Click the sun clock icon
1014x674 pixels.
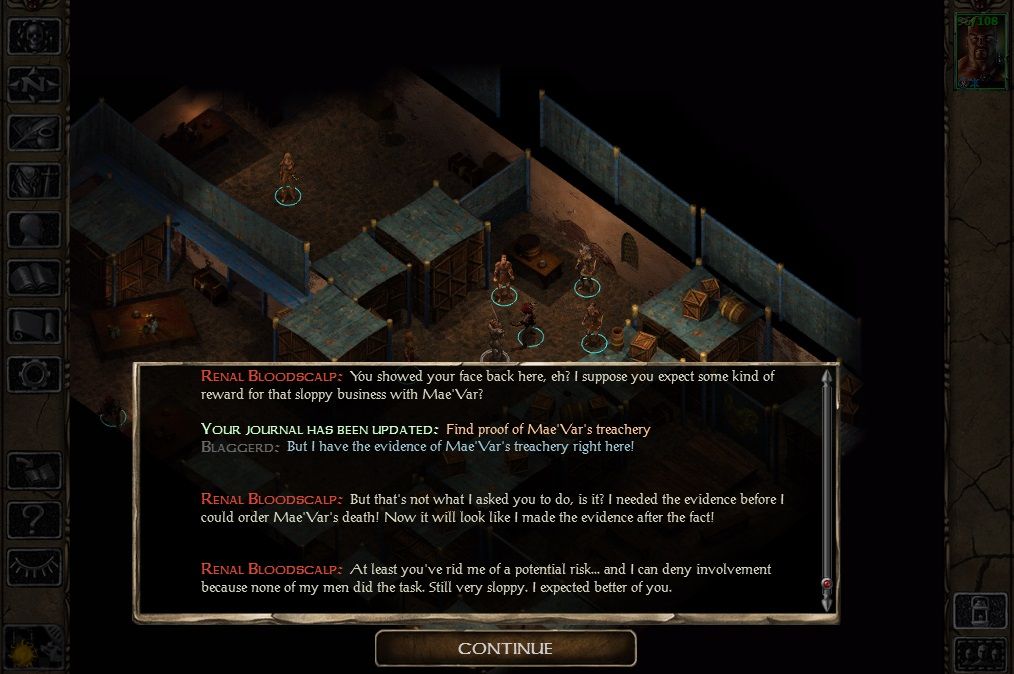(32, 645)
